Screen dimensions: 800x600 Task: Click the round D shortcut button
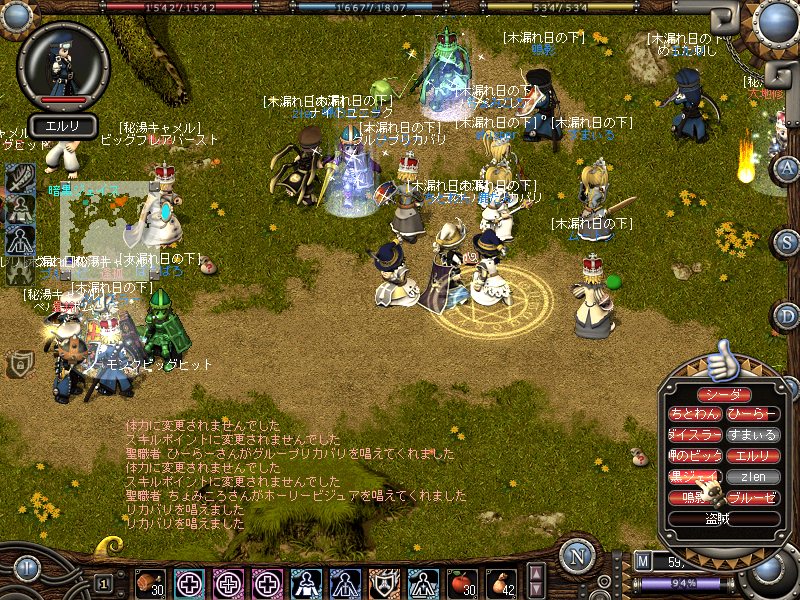788,317
